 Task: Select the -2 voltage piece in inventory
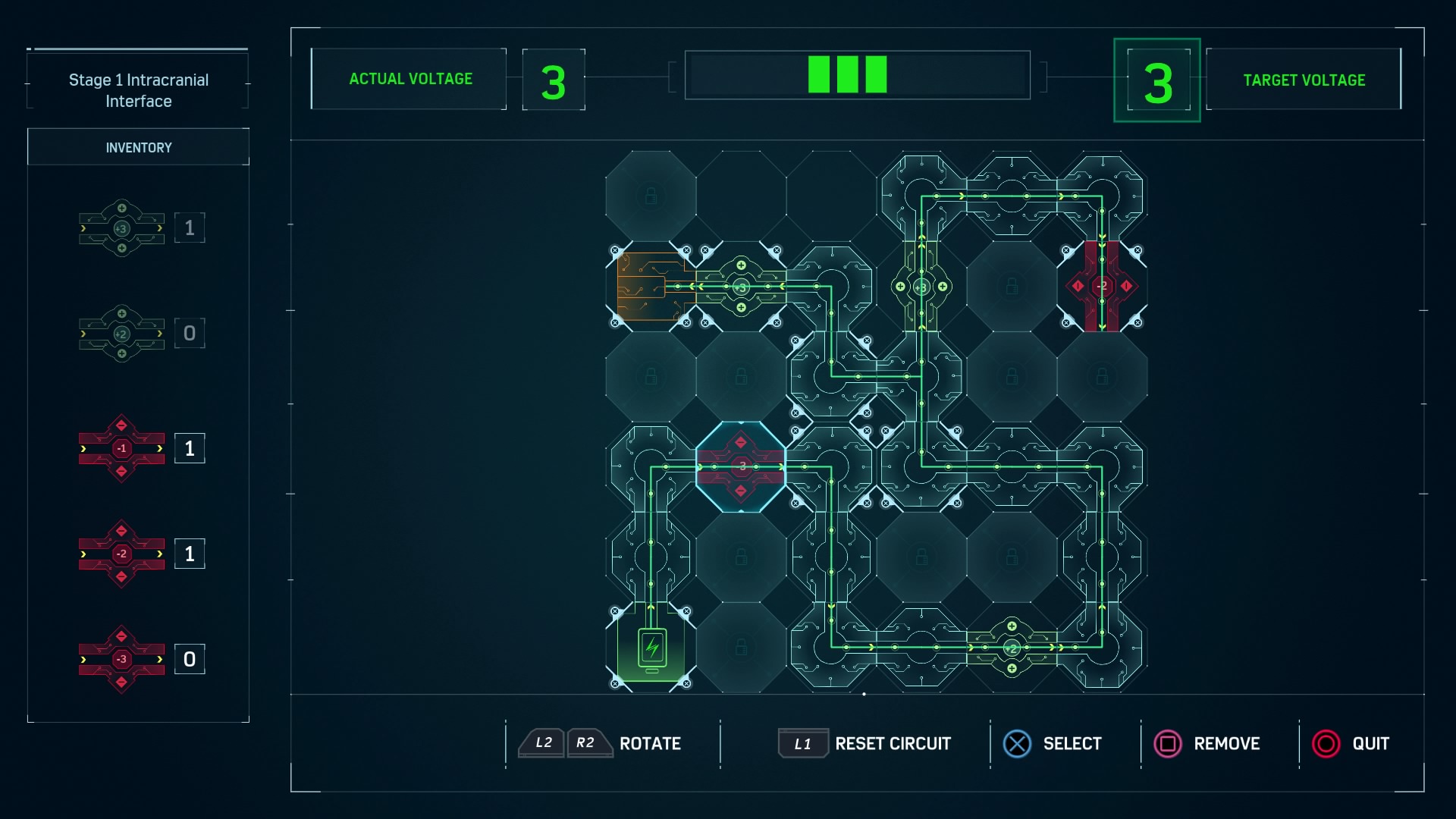point(121,554)
